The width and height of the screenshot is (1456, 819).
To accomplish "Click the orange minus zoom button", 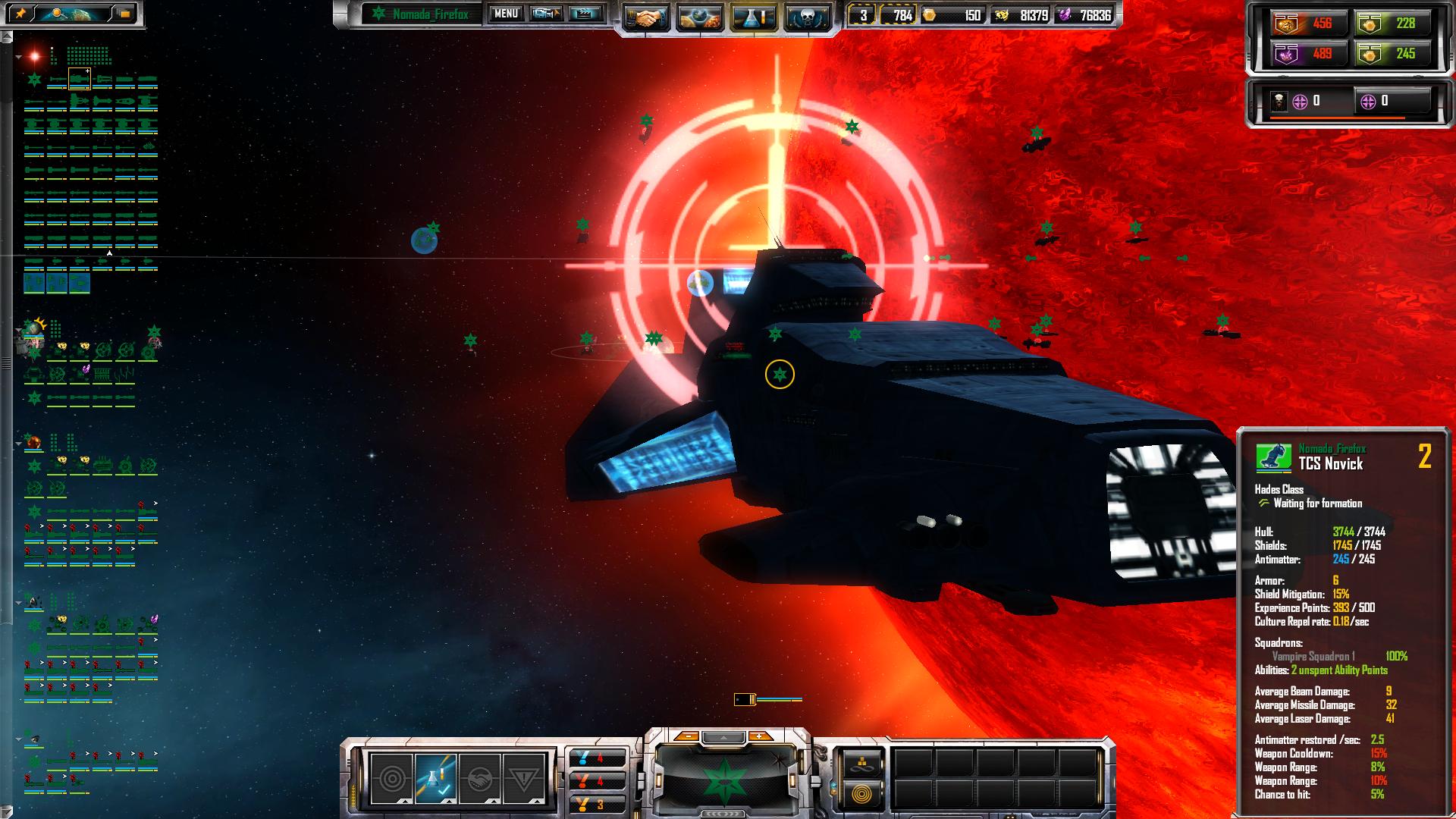I will point(686,736).
